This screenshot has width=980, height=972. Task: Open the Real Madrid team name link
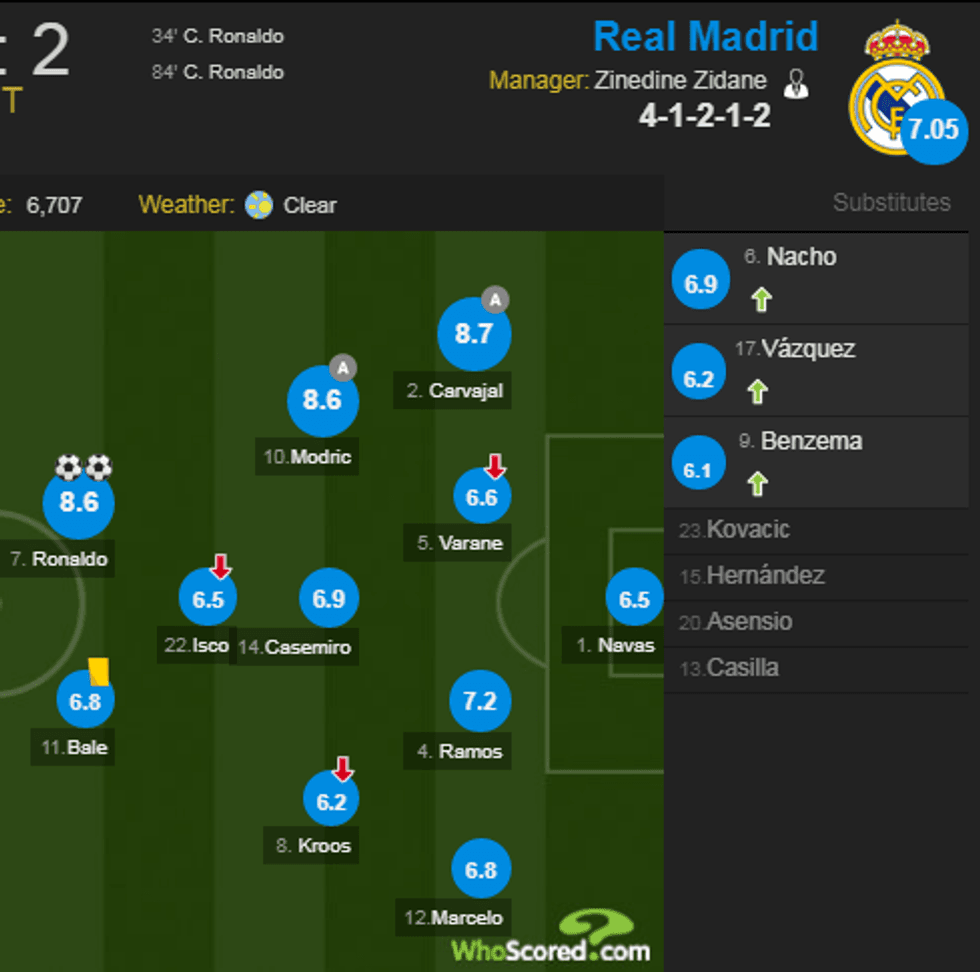tap(705, 37)
